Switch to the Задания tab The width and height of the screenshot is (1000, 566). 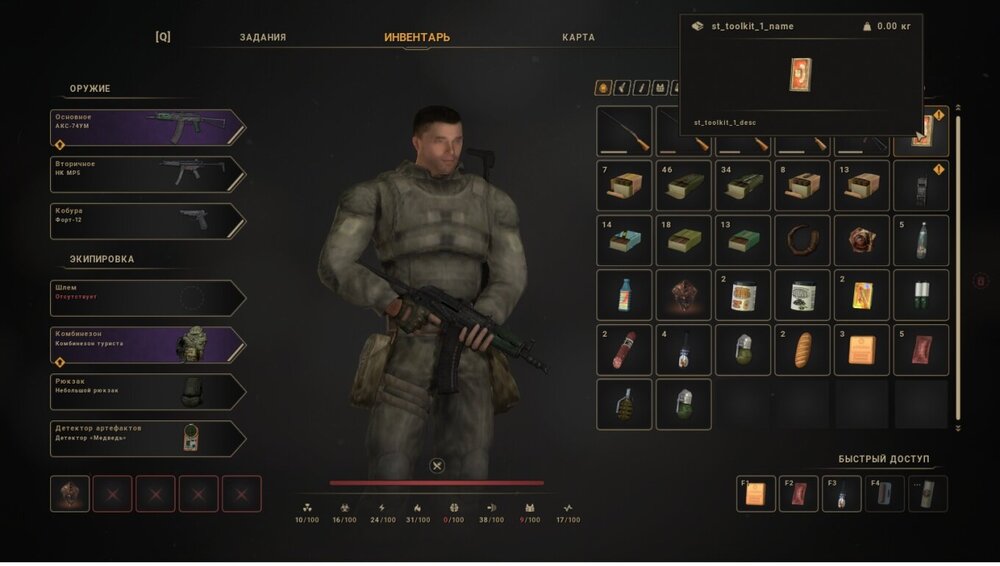(262, 38)
